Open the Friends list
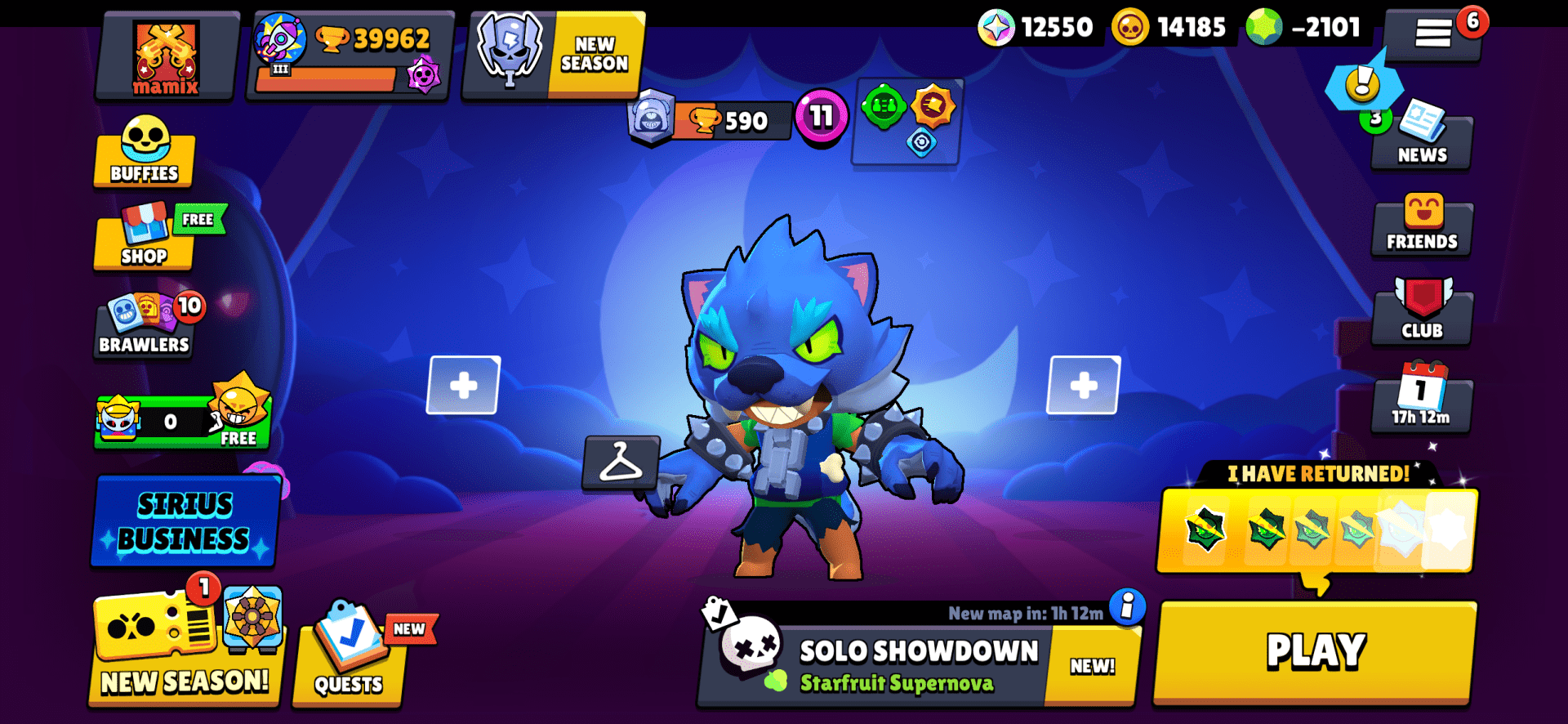This screenshot has height=724, width=1568. click(1421, 227)
